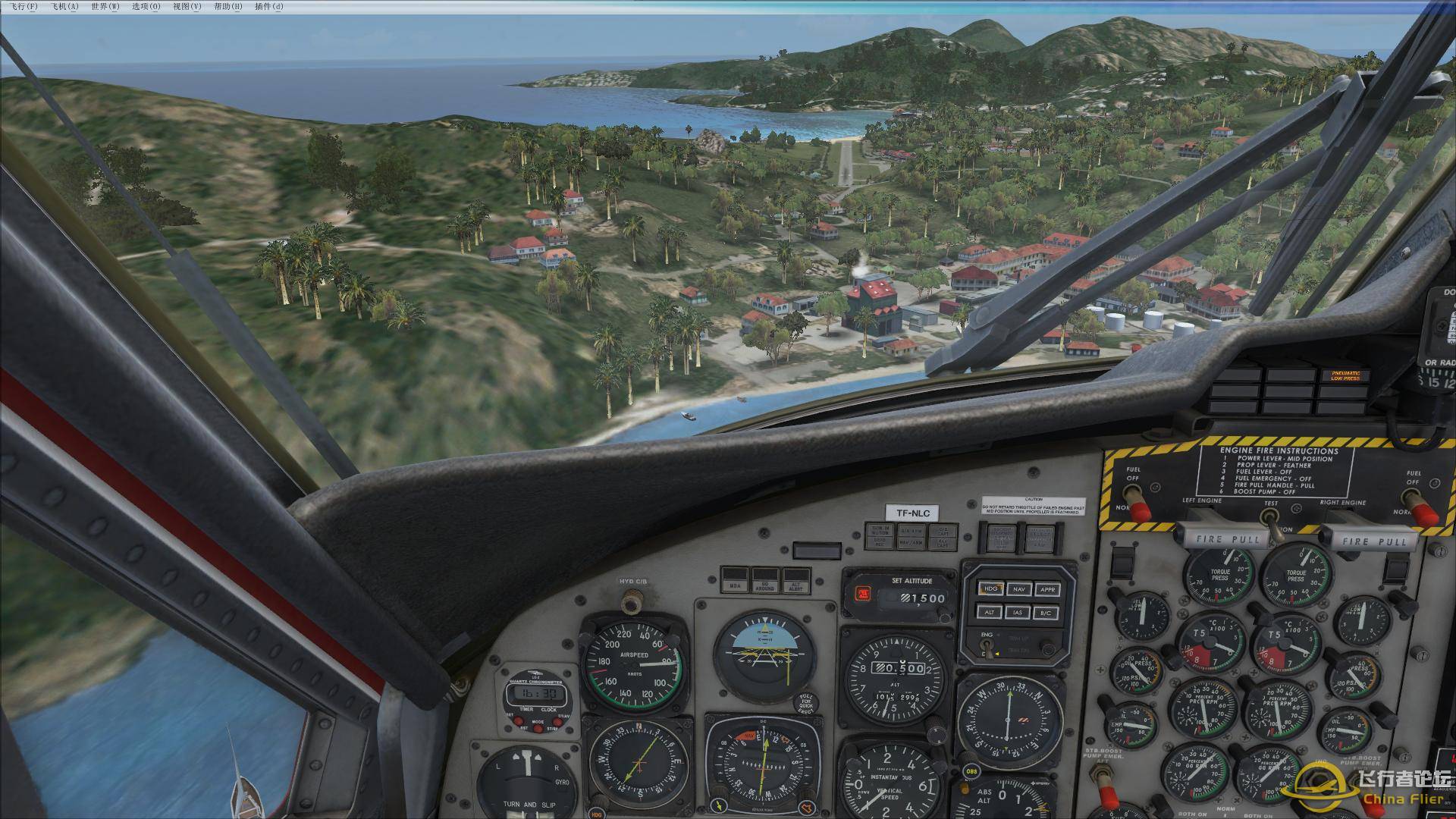Screen dimensions: 1456x819
Task: Activate the autopilot IAS hold button
Action: [1019, 612]
